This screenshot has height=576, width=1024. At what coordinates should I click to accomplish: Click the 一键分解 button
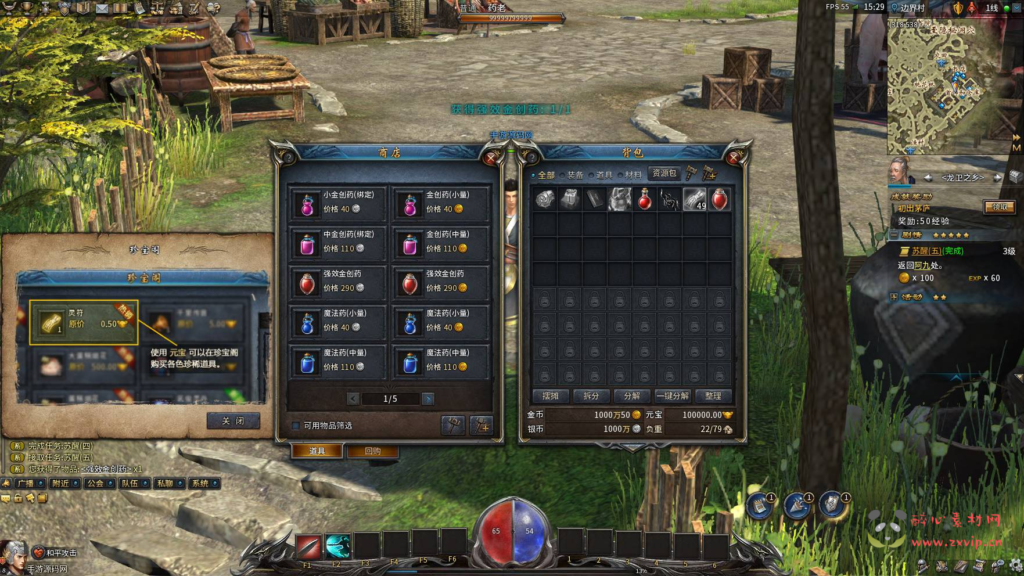672,395
